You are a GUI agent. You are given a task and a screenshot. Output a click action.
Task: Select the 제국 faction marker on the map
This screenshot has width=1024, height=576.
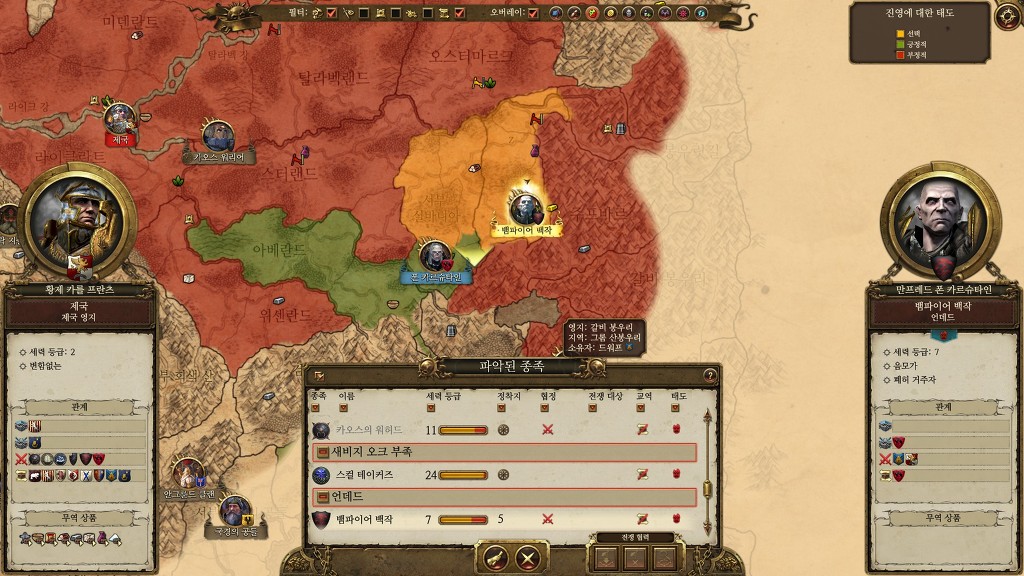coord(120,120)
